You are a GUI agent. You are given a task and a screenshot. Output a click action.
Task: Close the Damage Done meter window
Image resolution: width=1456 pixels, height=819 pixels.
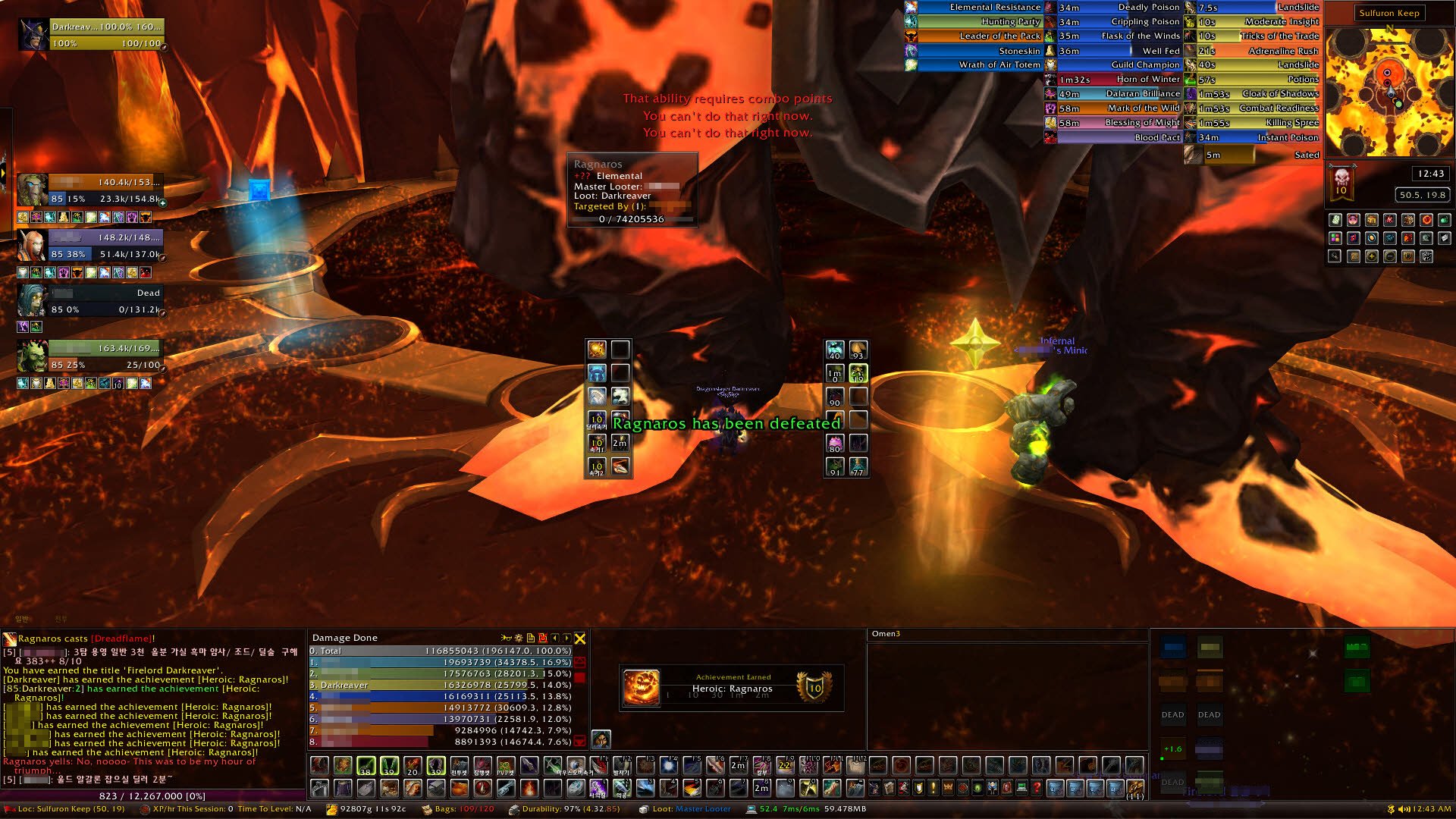point(580,639)
